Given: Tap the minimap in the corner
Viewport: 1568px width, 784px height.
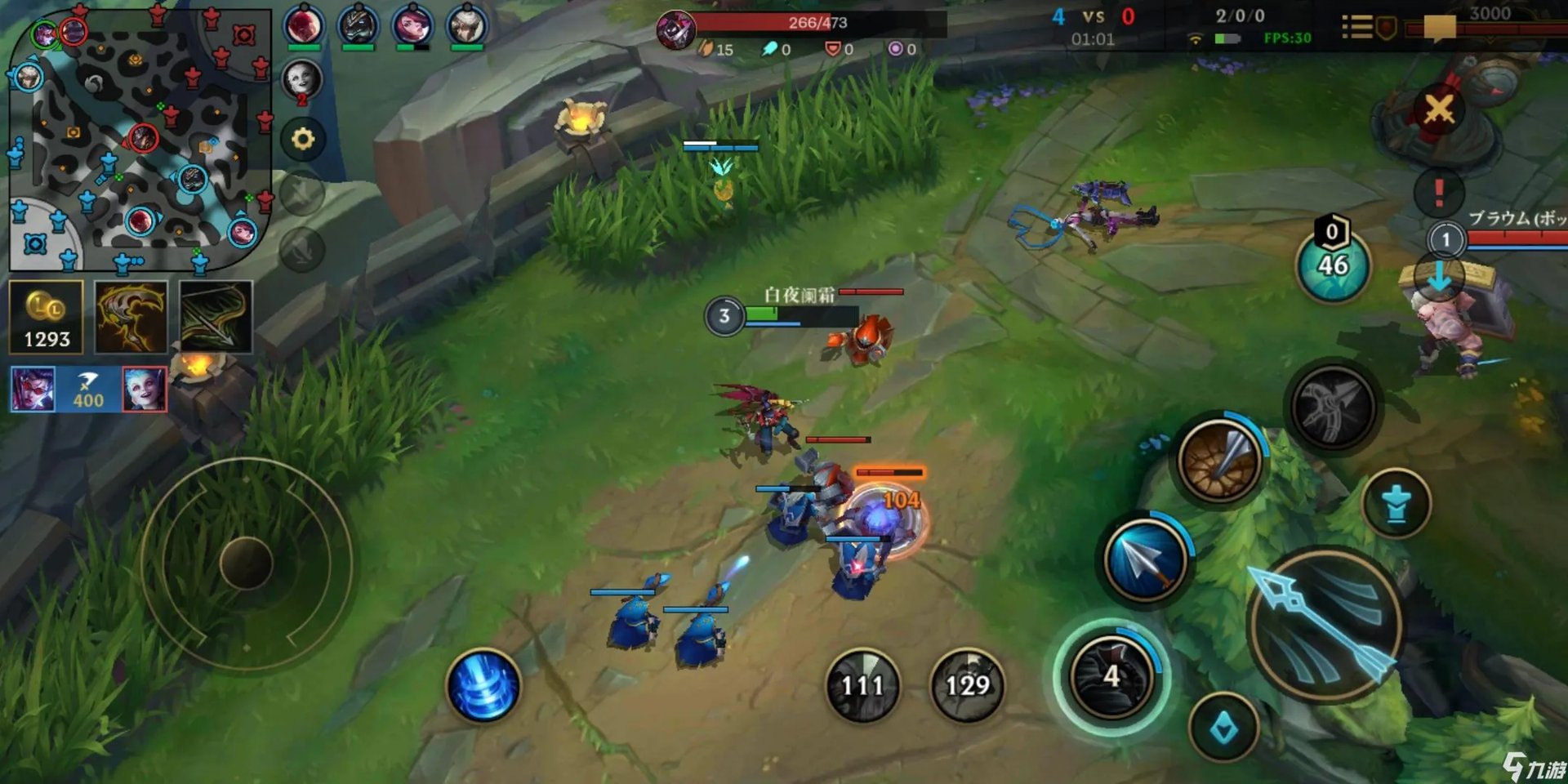Looking at the screenshot, I should coord(139,139).
